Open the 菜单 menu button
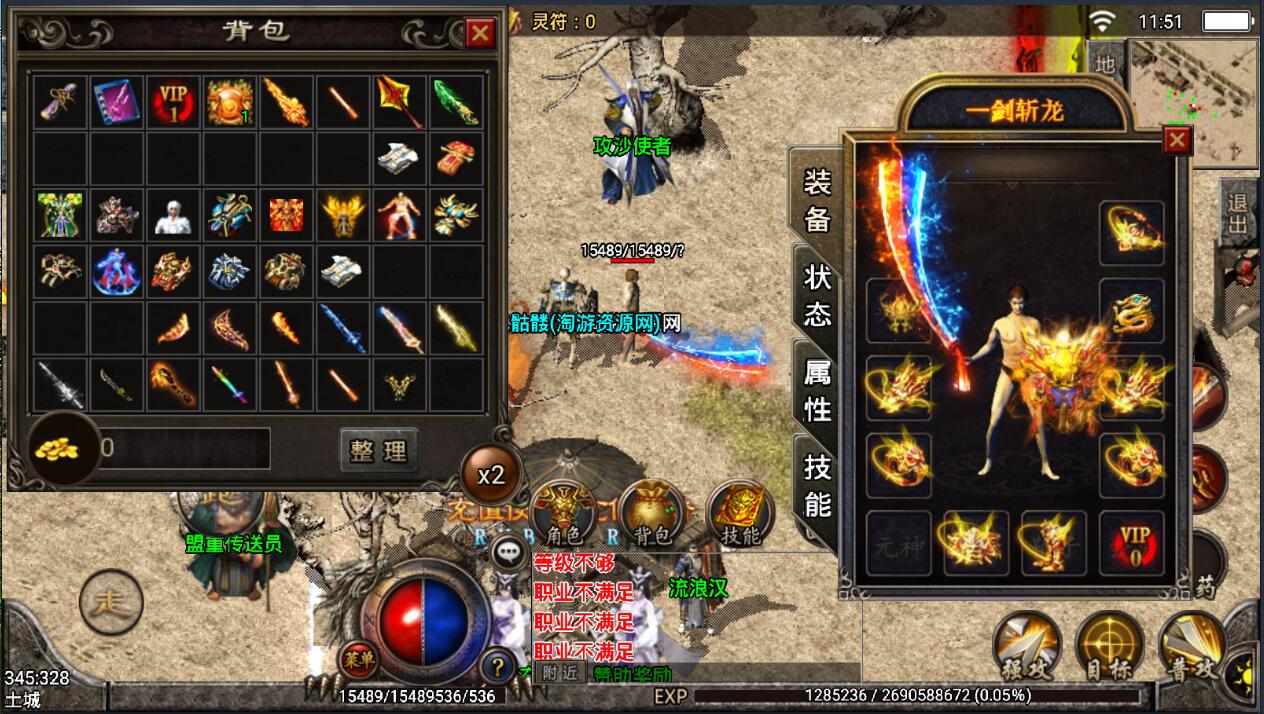1264x714 pixels. pyautogui.click(x=357, y=662)
